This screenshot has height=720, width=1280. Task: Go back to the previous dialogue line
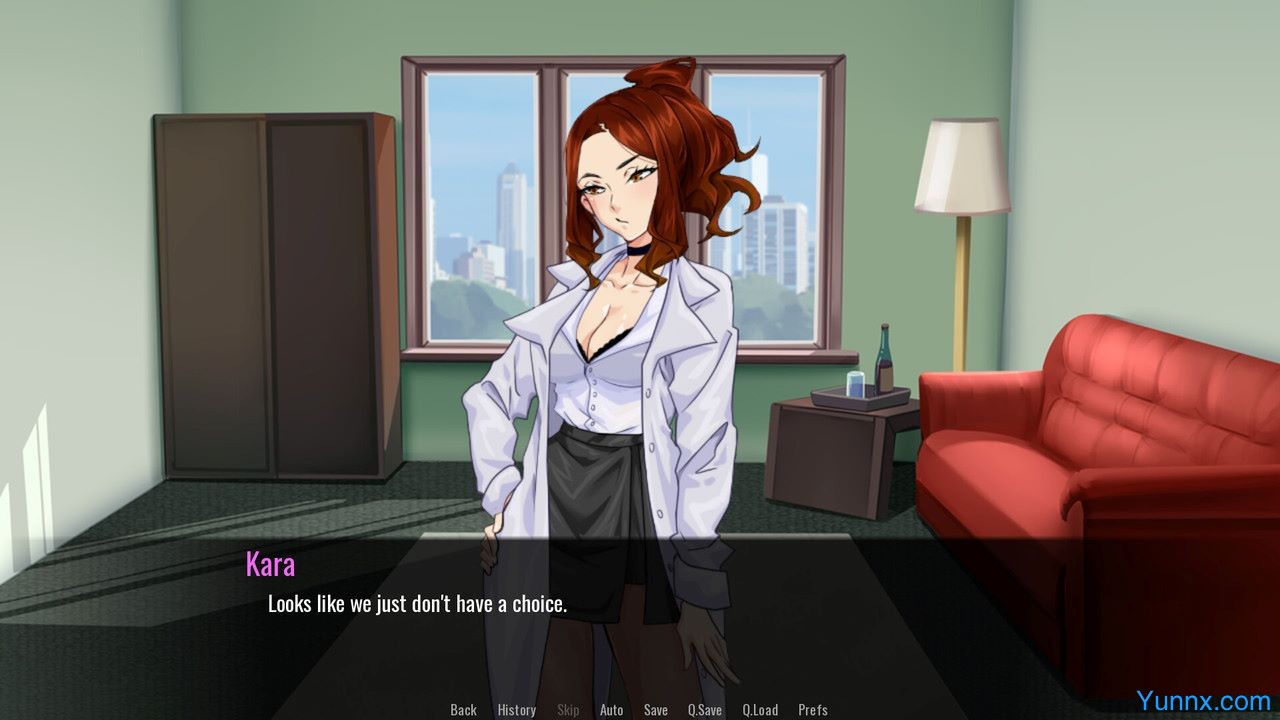(463, 710)
